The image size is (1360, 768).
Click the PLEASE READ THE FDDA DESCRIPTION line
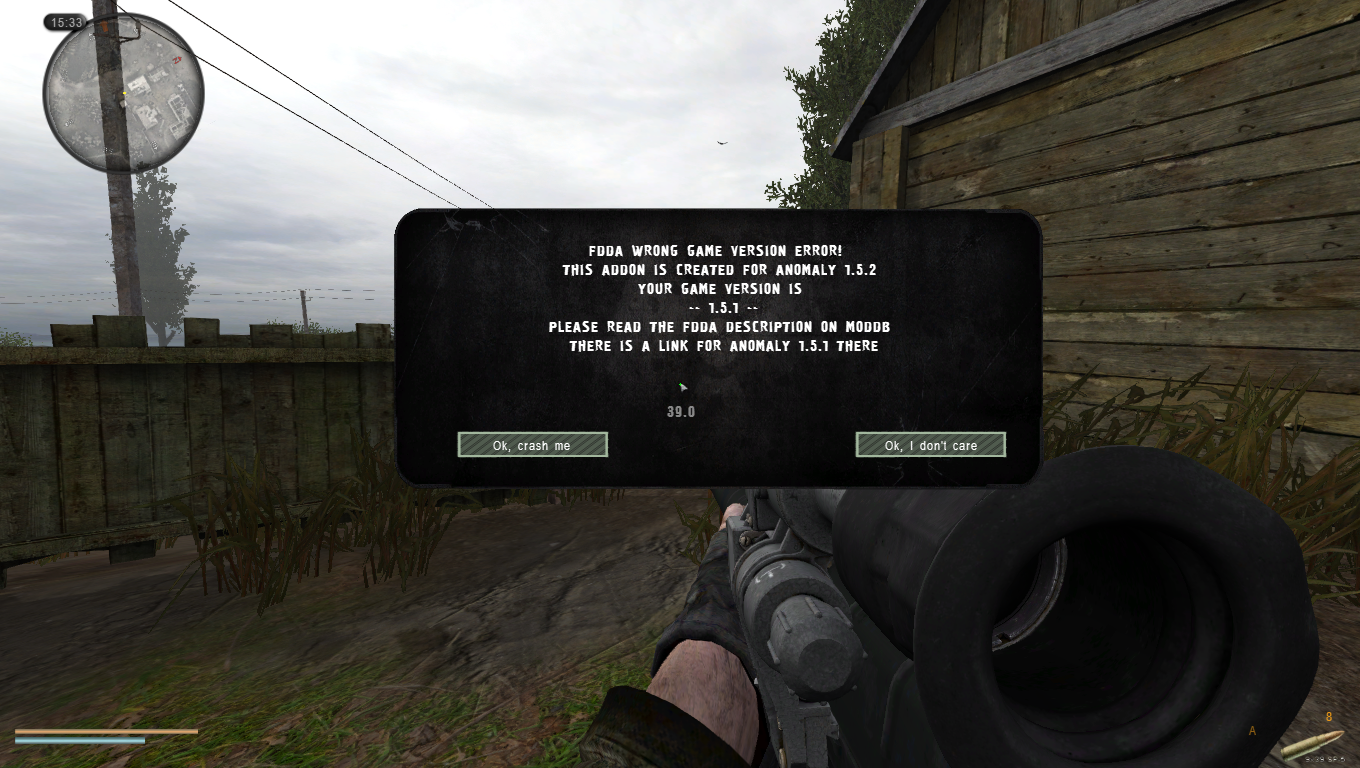point(720,326)
